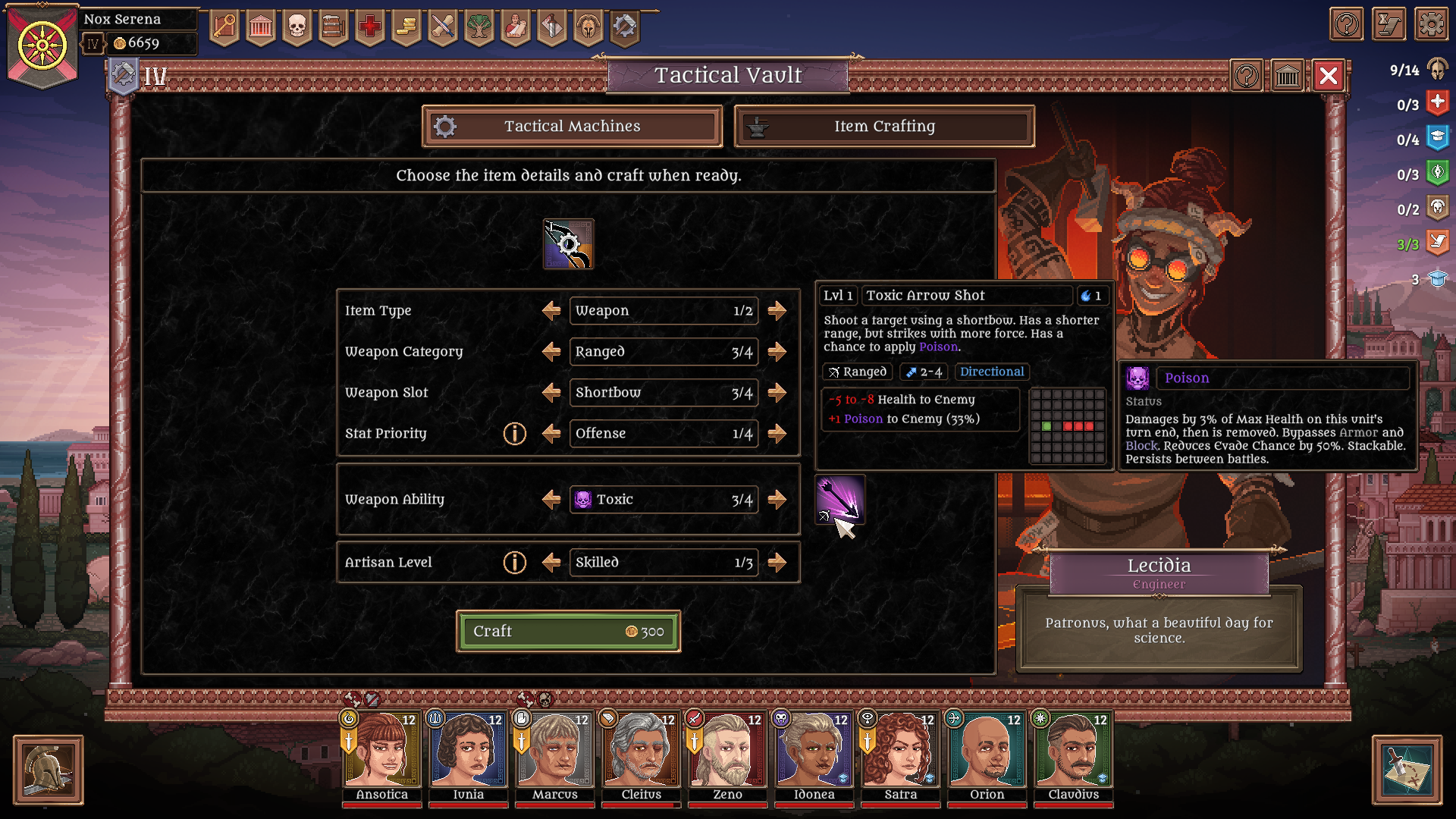Open the campaign map in the corner
Viewport: 1456px width, 819px height.
[x=1407, y=770]
